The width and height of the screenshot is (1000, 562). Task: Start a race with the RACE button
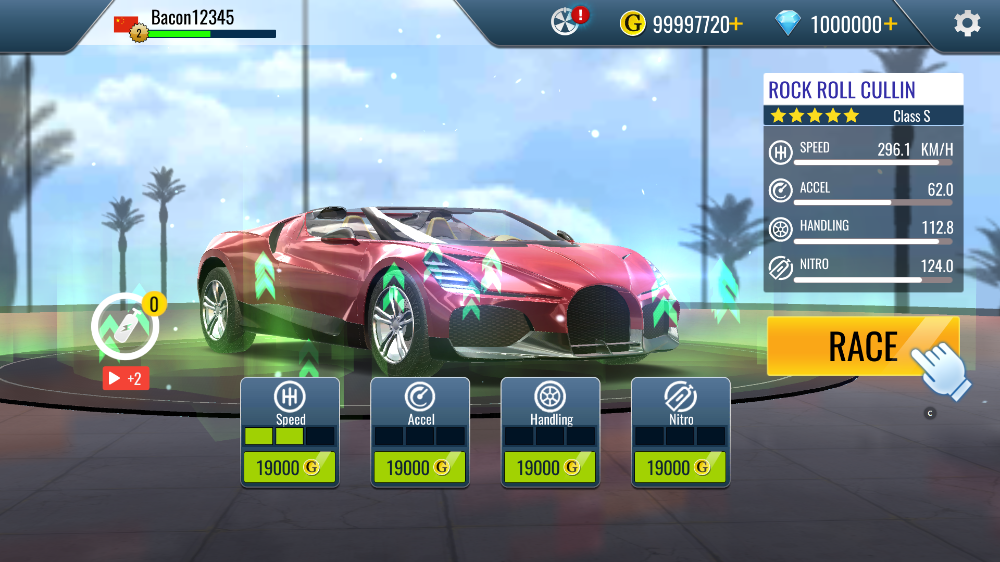click(862, 346)
